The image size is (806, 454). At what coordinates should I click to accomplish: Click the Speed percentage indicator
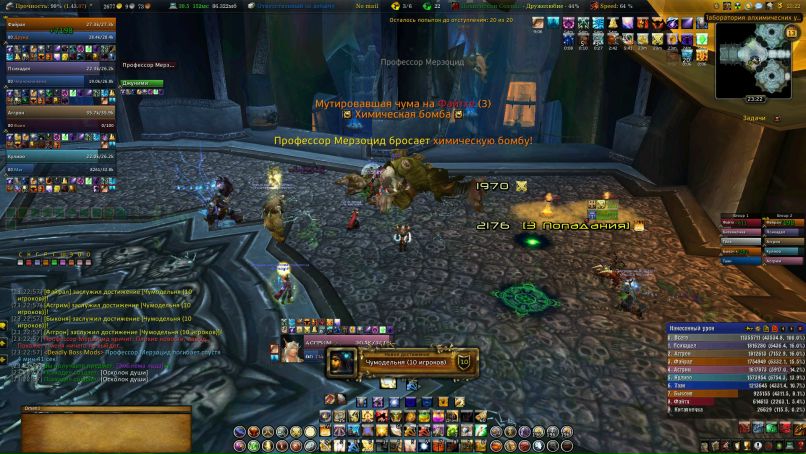(615, 5)
